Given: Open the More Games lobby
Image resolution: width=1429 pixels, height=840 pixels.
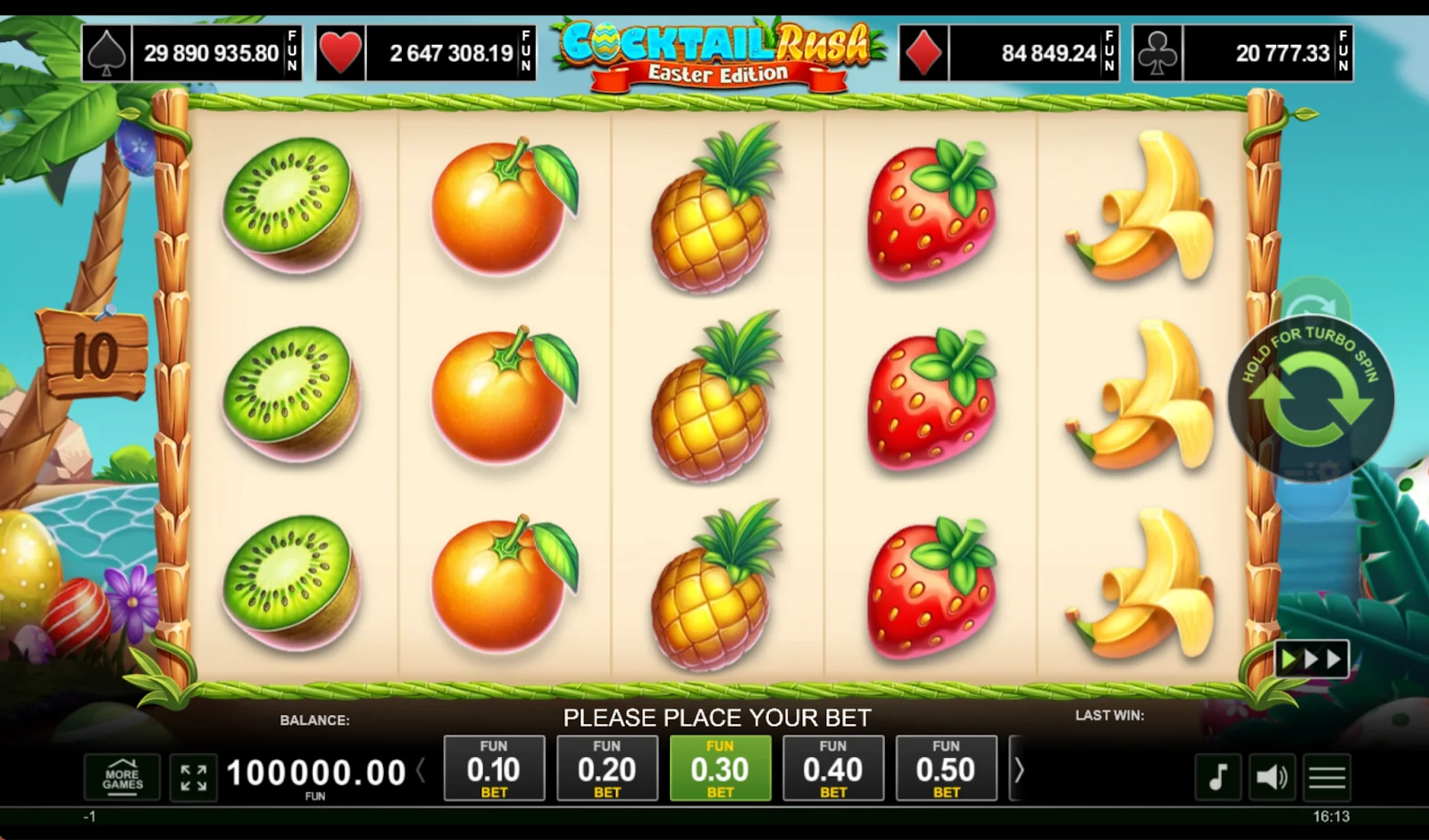Looking at the screenshot, I should (122, 778).
